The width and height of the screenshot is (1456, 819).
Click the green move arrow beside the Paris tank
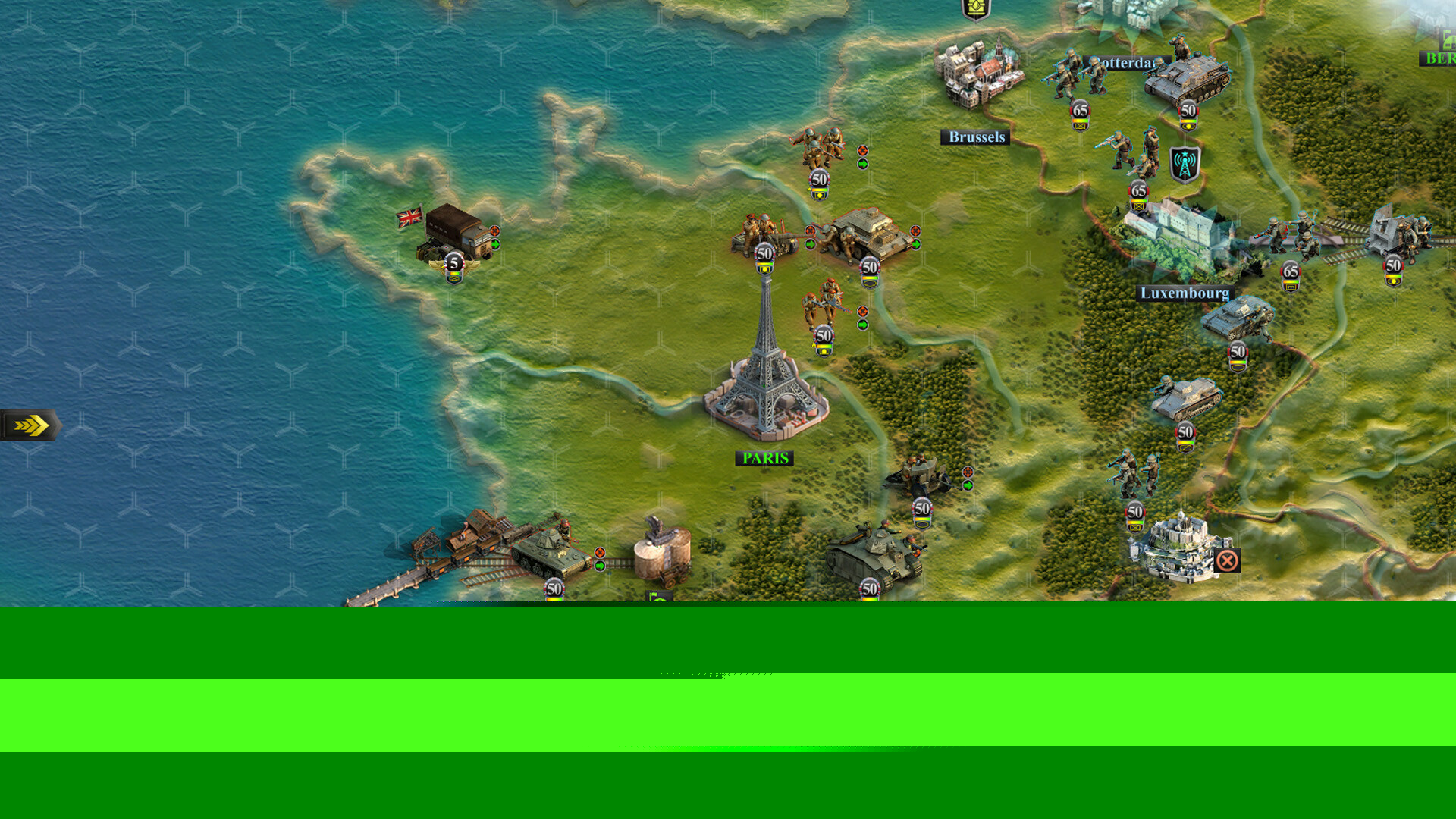pos(917,244)
